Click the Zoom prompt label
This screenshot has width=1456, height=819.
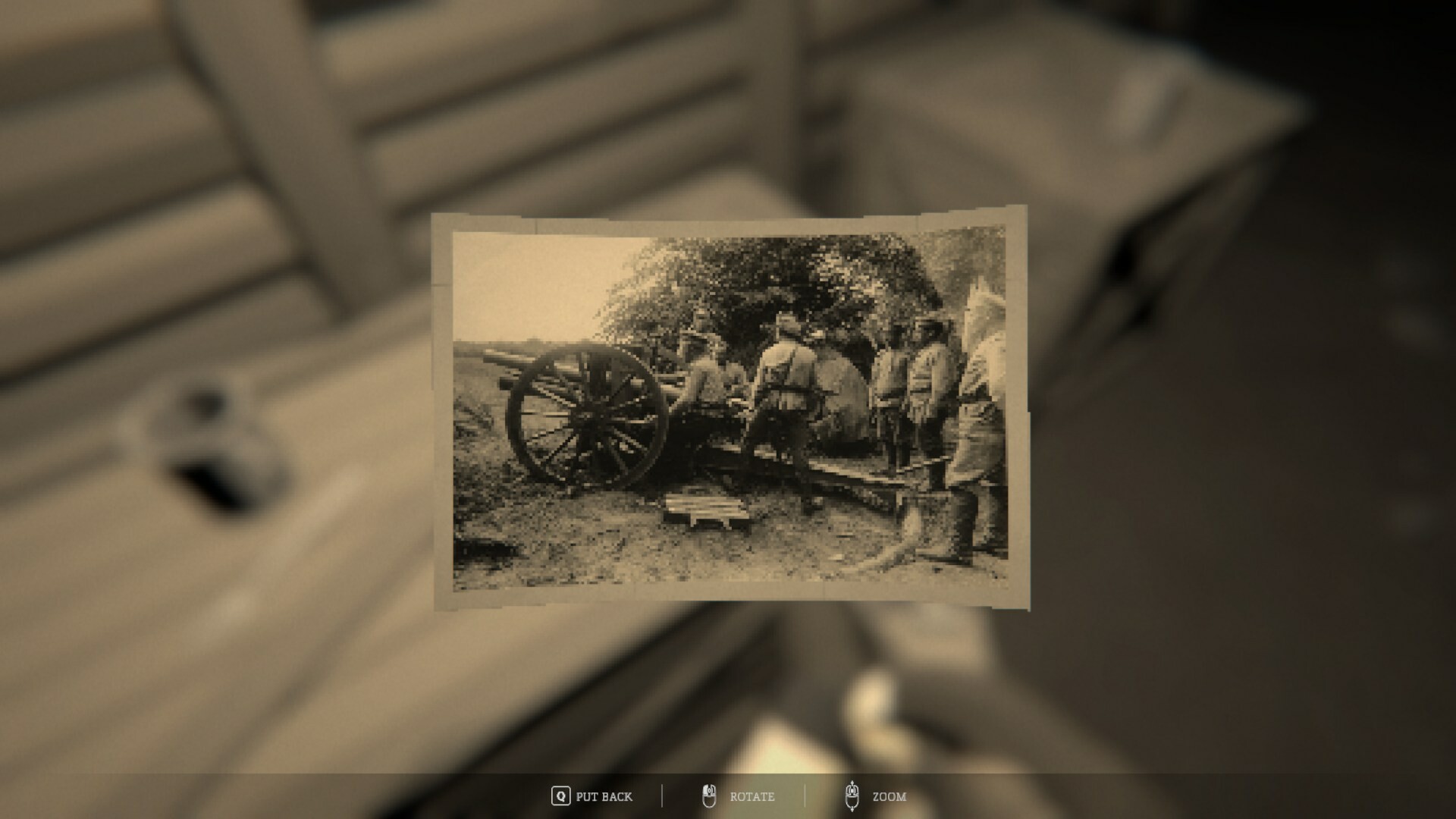[x=890, y=797]
